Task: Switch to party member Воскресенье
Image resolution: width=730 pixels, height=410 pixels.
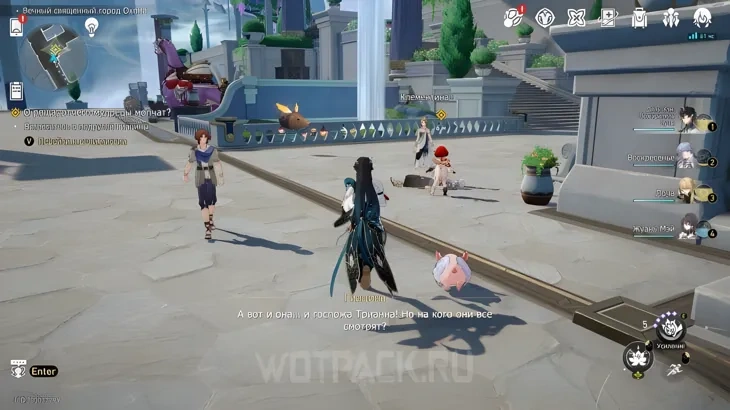Action: pos(687,155)
